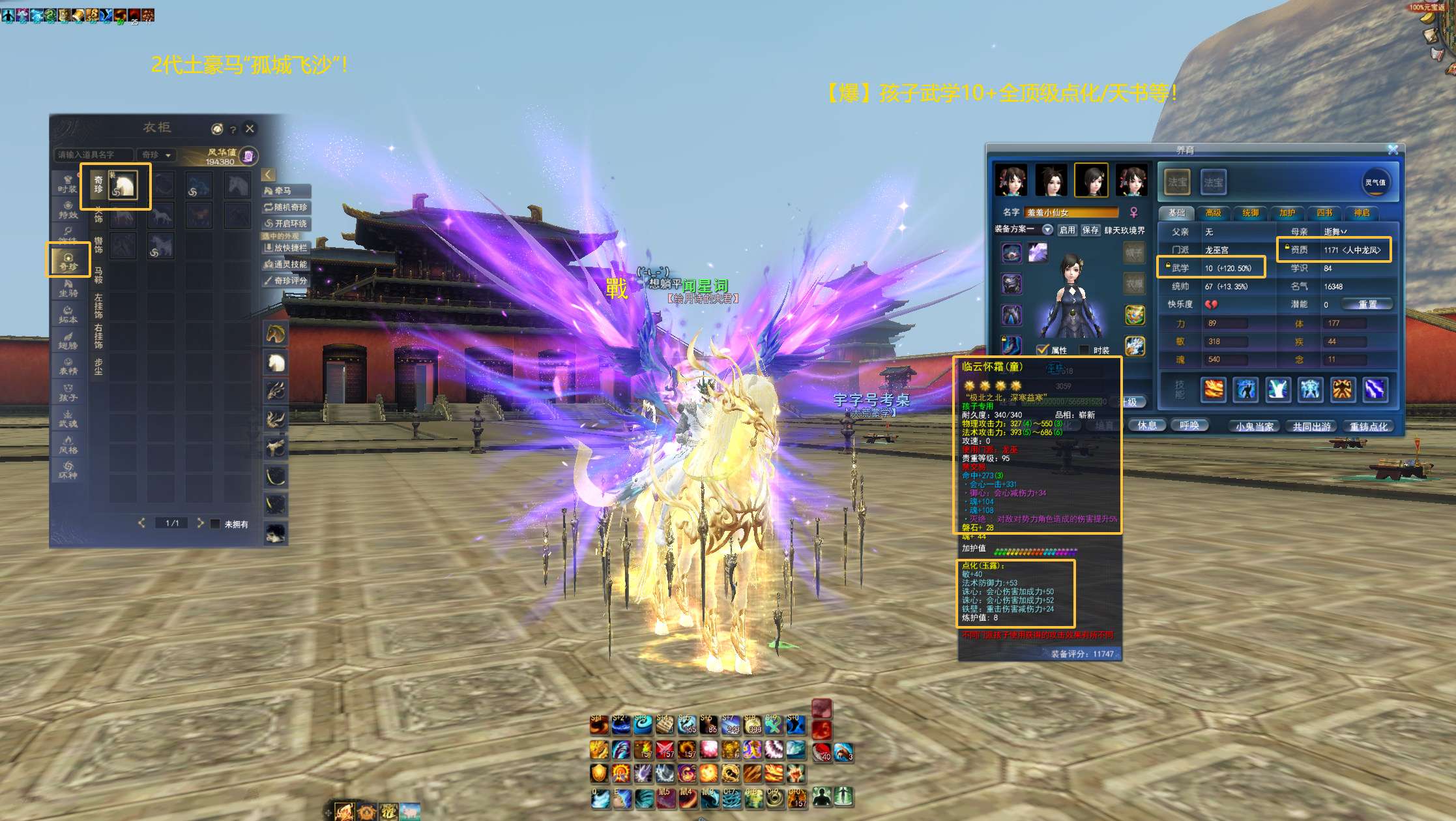Switch to the 坐骑 mount category
This screenshot has width=1456, height=821.
[x=68, y=288]
